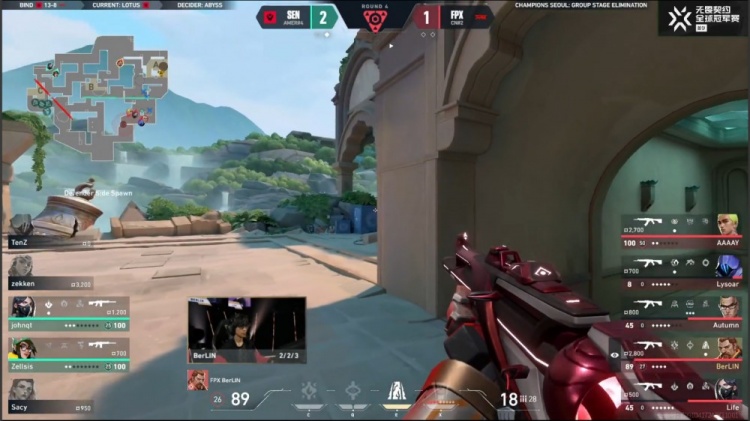
Task: Click the BerLIN player camera feed
Action: point(246,328)
